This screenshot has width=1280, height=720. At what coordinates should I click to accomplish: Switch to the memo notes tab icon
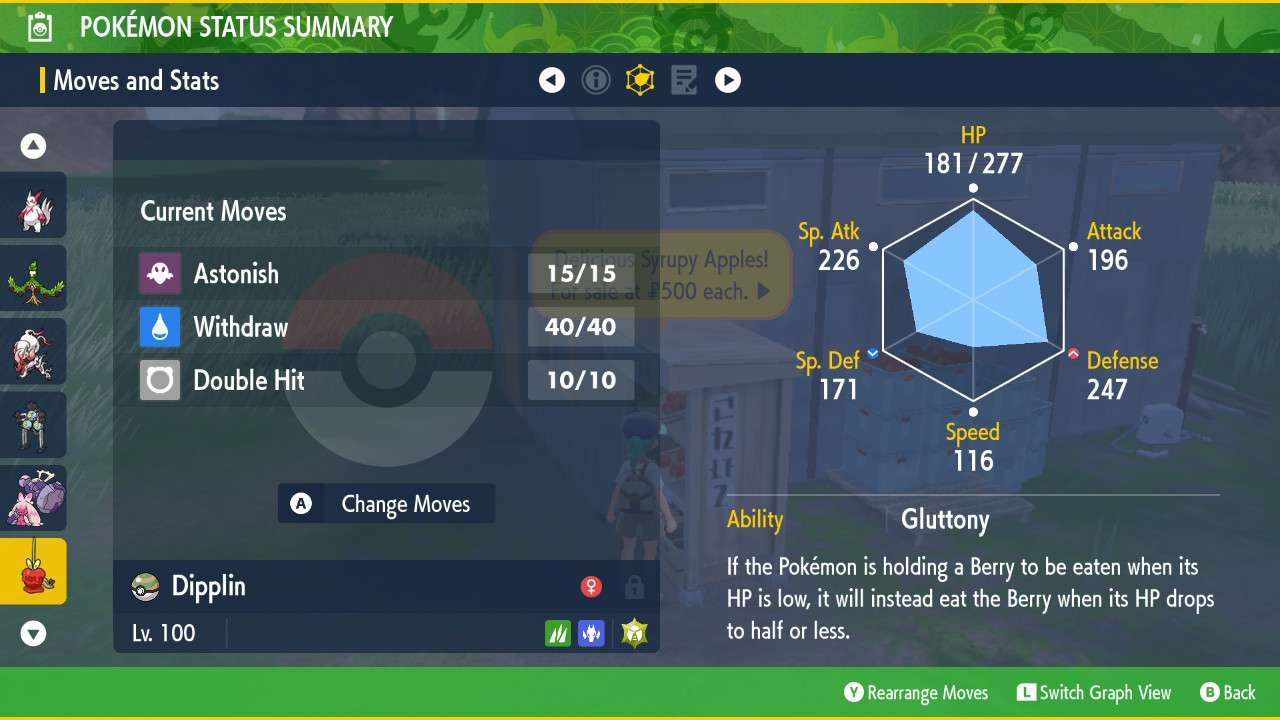(684, 80)
